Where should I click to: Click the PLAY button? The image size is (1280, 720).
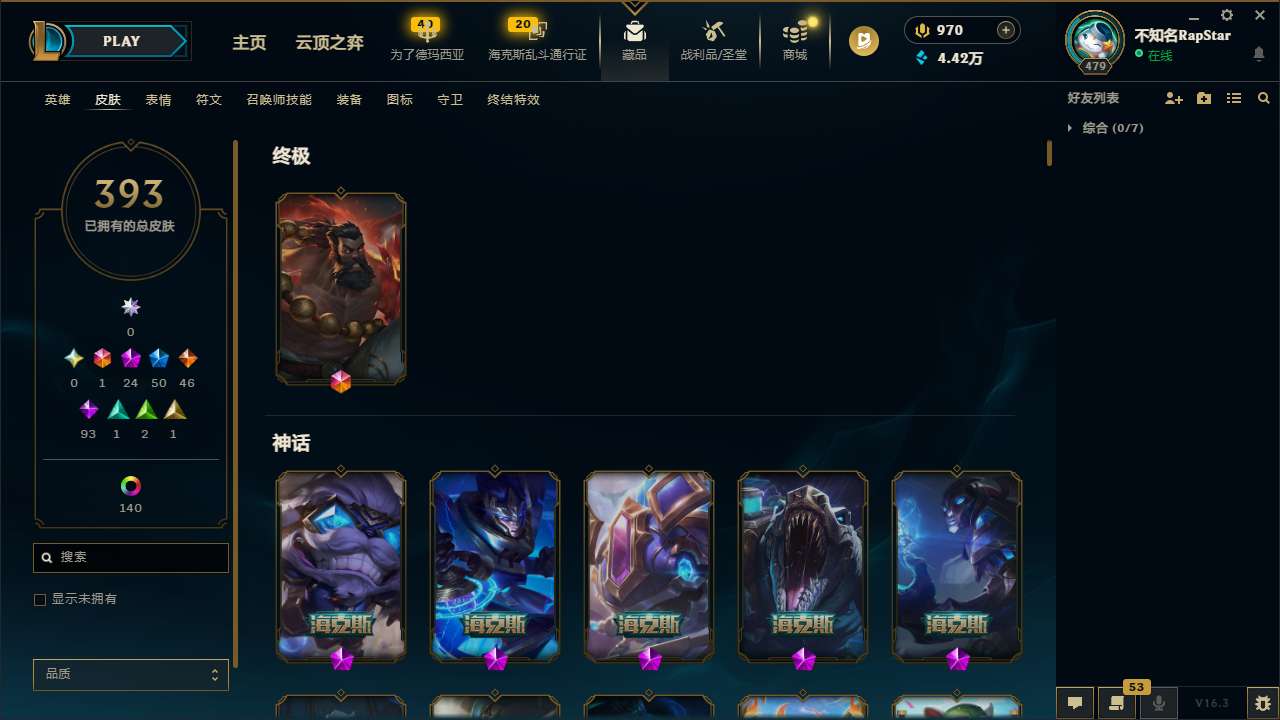pyautogui.click(x=121, y=41)
